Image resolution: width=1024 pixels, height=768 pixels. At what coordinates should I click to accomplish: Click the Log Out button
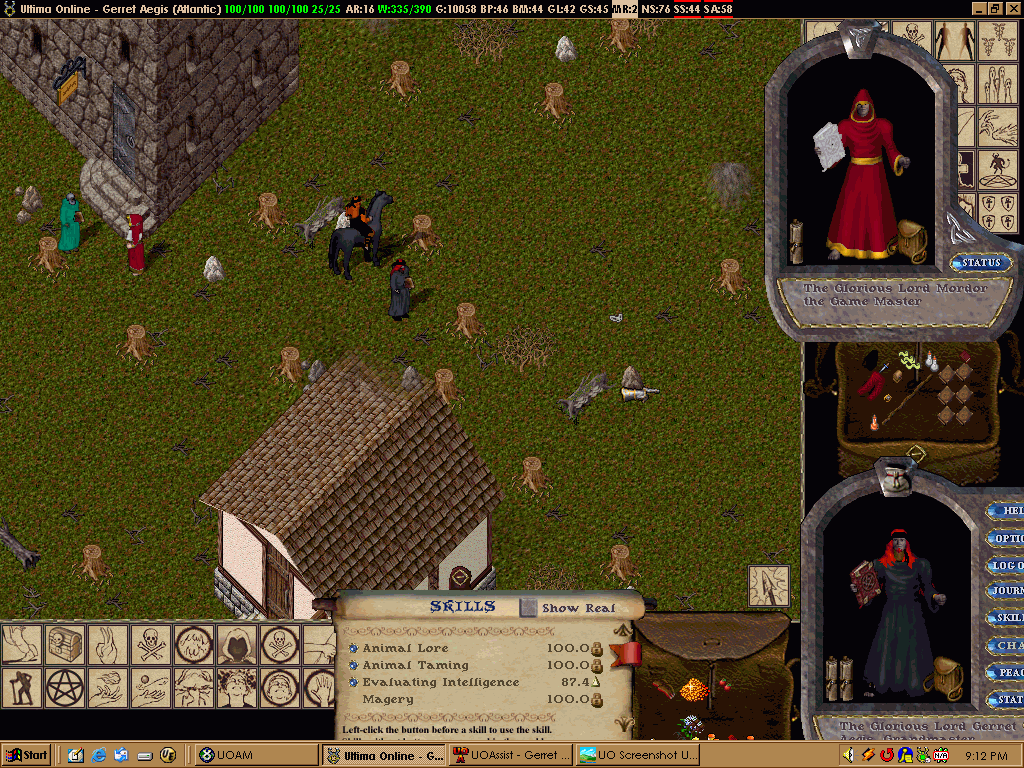[x=1008, y=565]
